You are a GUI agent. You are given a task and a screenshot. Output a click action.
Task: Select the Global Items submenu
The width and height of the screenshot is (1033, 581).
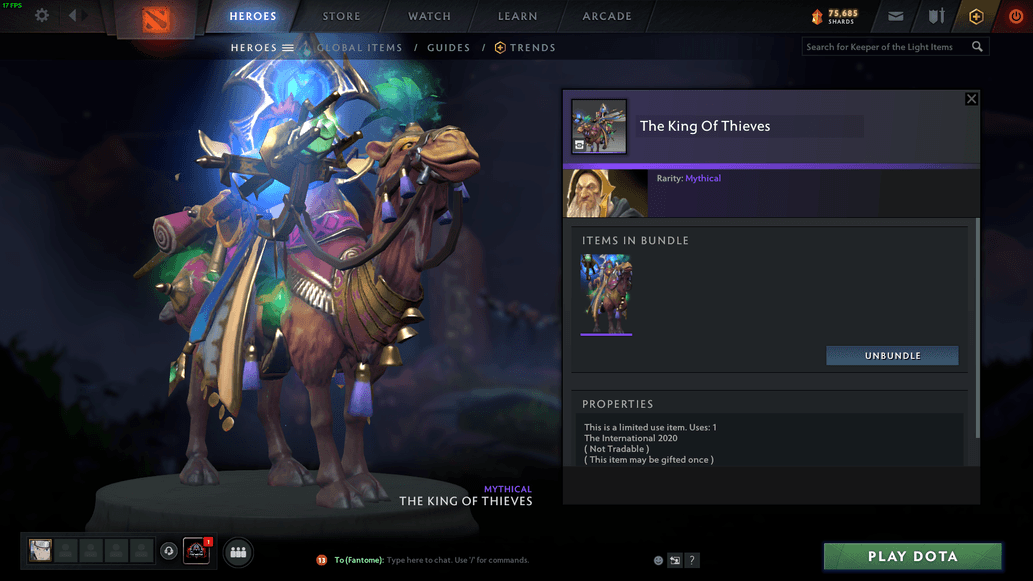click(x=359, y=47)
